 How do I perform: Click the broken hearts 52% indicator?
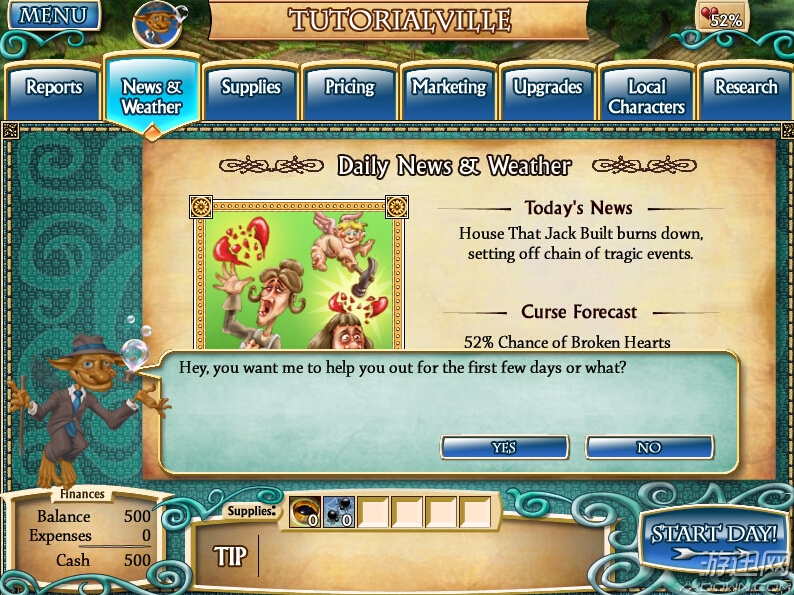click(x=722, y=16)
